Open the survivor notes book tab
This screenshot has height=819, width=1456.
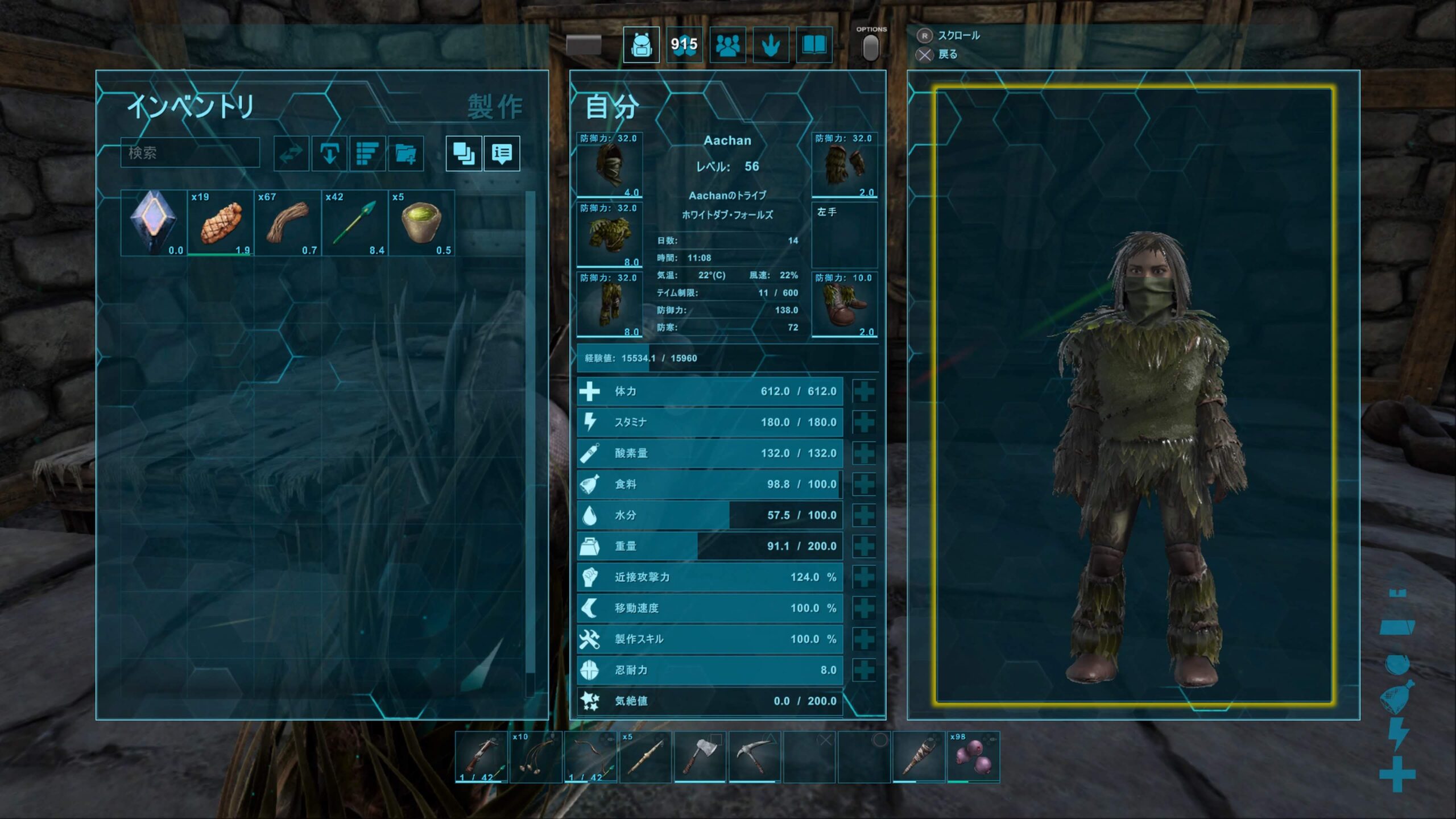coord(814,44)
